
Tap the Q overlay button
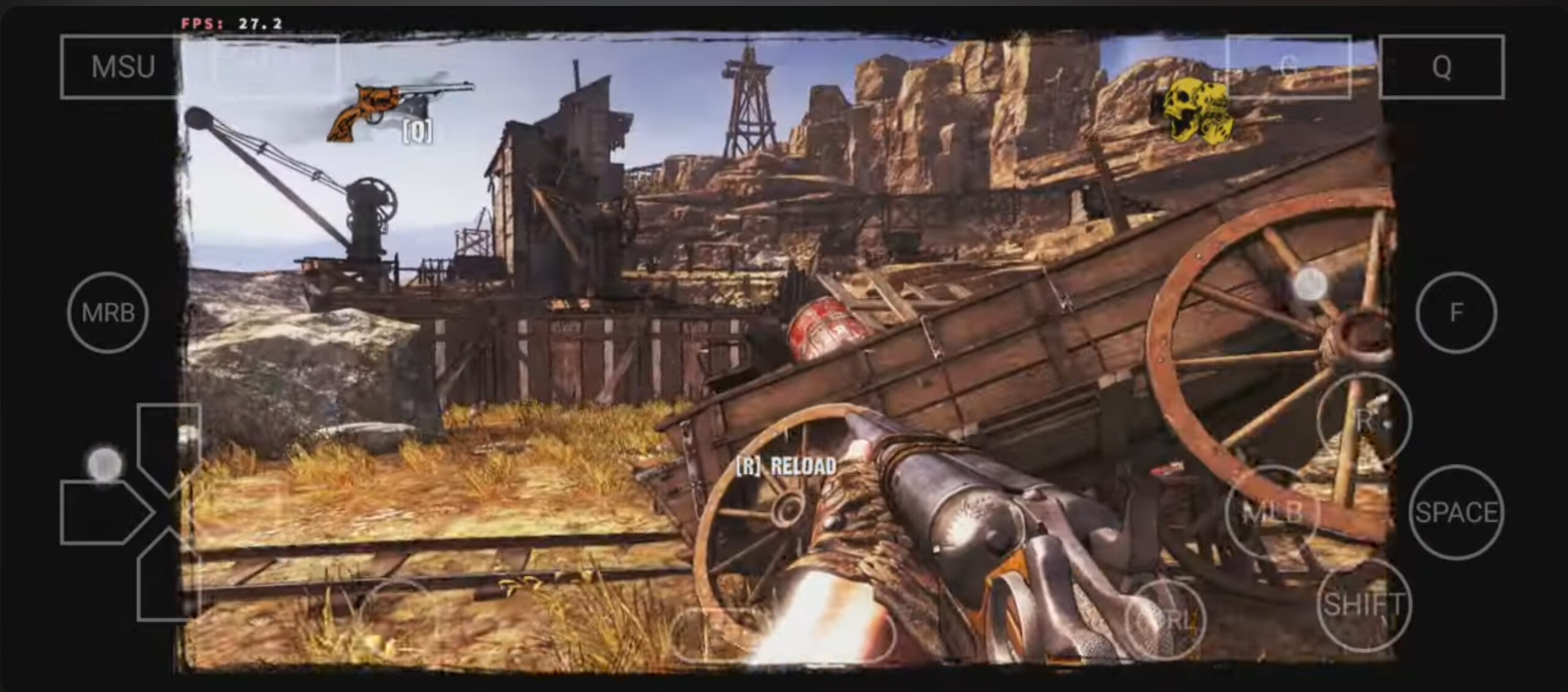pyautogui.click(x=1441, y=67)
